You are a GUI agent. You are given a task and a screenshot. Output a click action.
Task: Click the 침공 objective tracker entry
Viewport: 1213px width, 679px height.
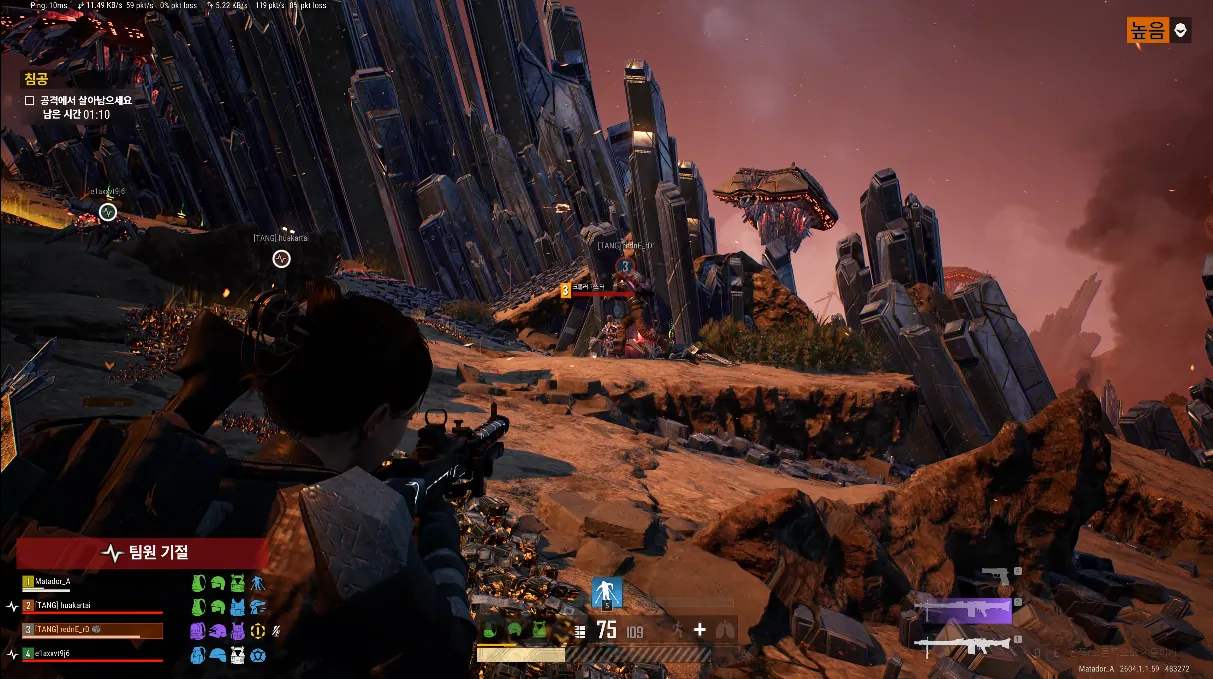point(36,79)
